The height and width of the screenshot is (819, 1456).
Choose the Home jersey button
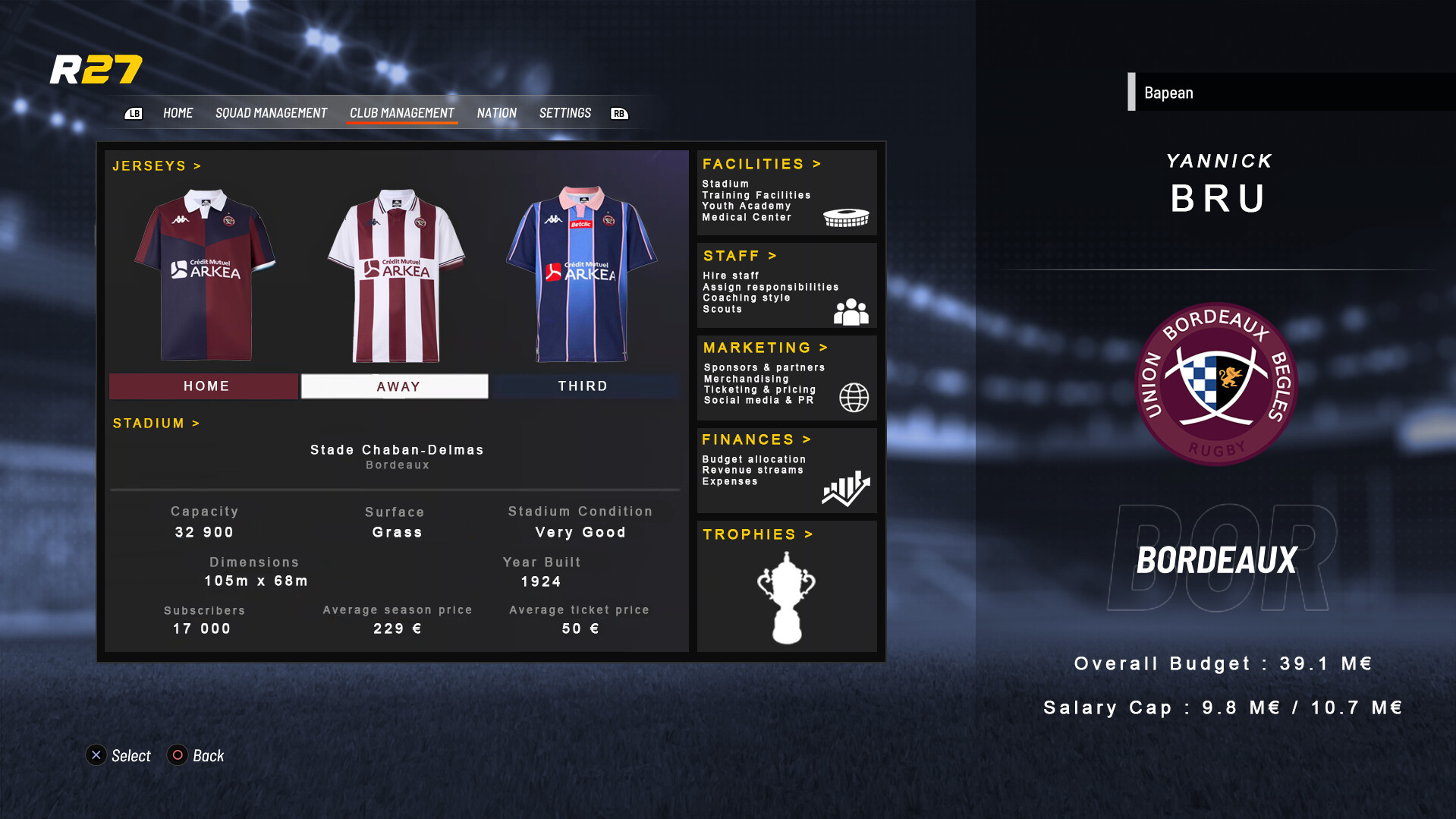(x=205, y=386)
